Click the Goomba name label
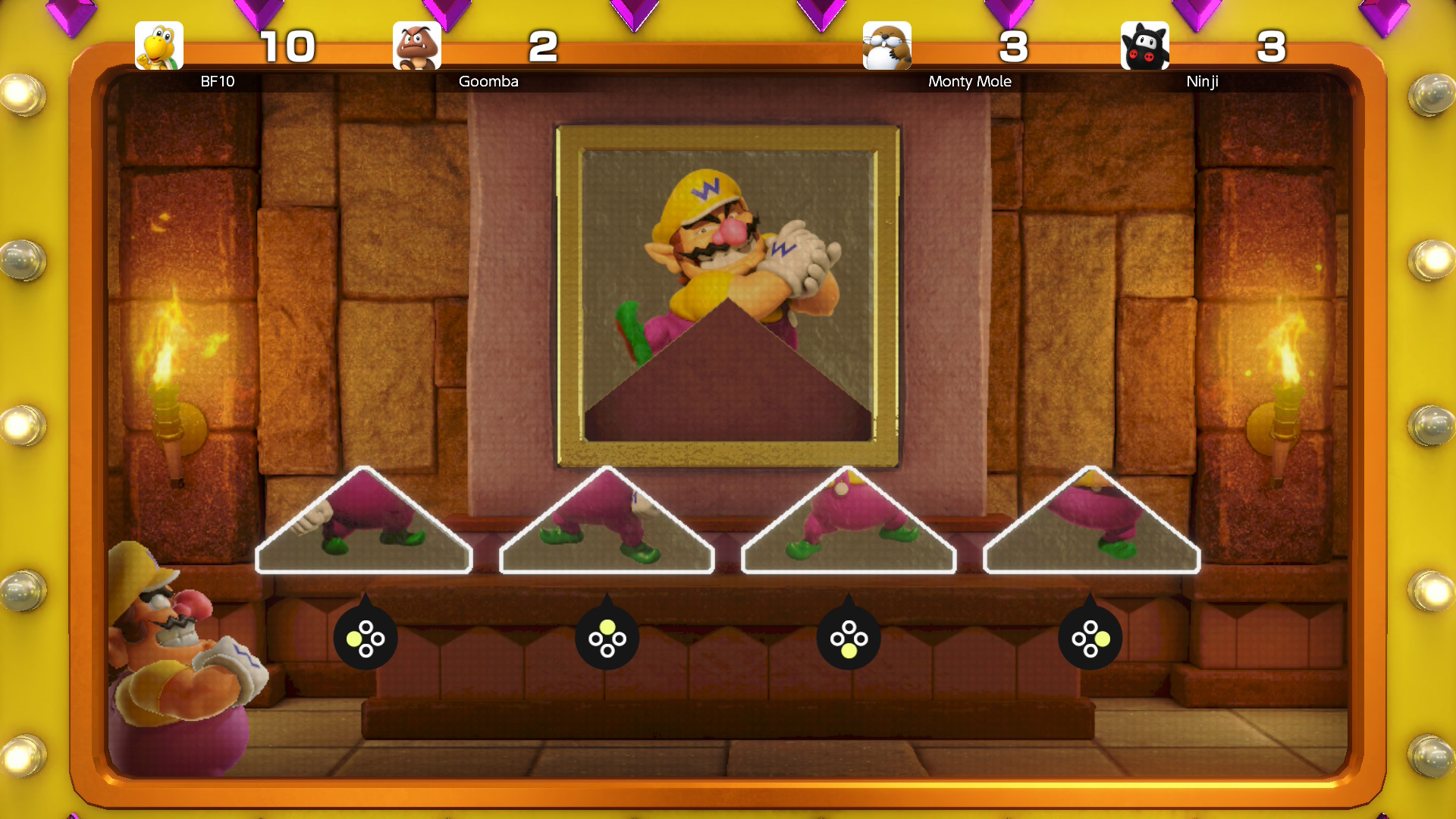This screenshot has width=1456, height=819. click(x=488, y=81)
